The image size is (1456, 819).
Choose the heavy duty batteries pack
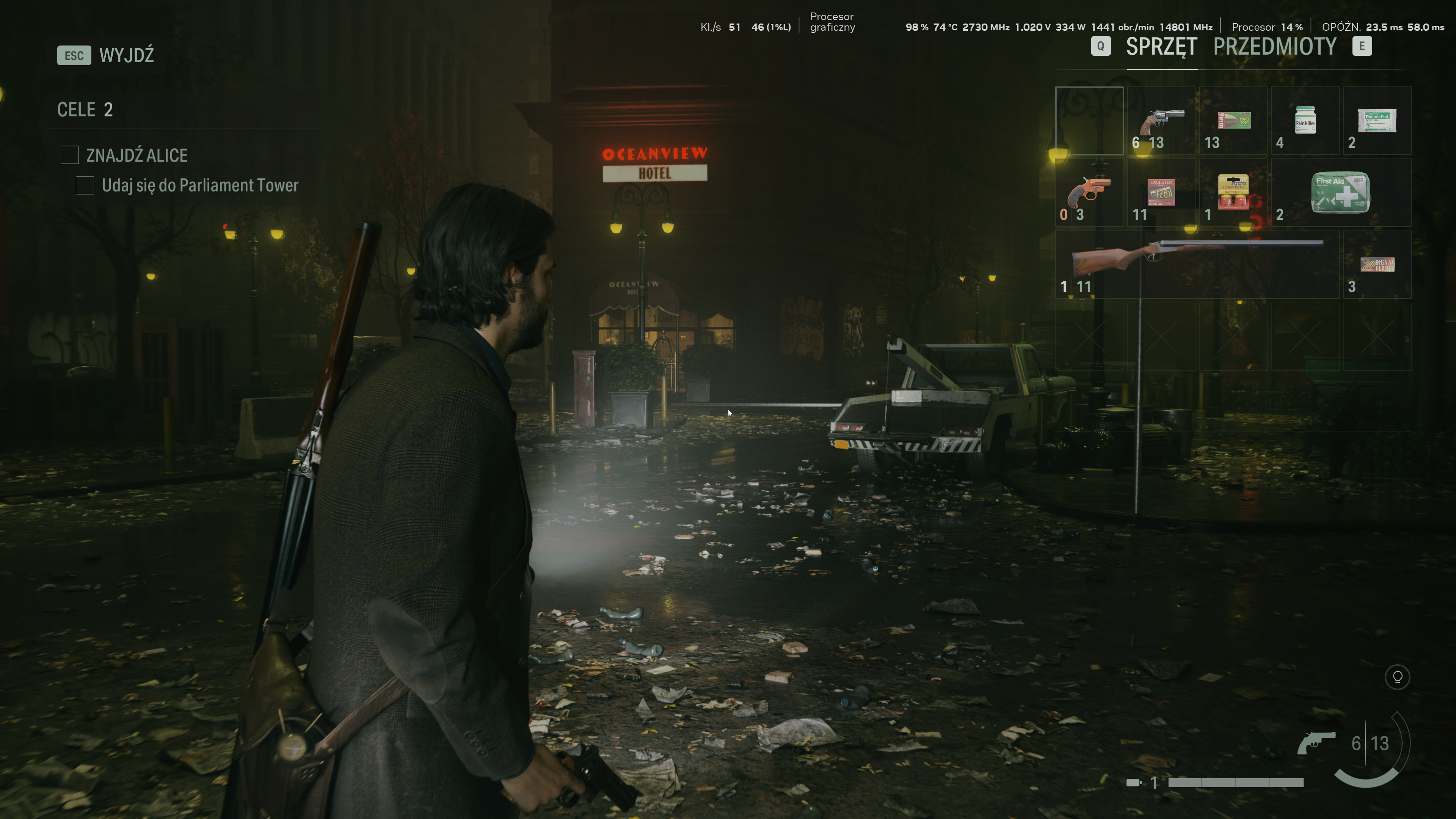pos(1233,193)
